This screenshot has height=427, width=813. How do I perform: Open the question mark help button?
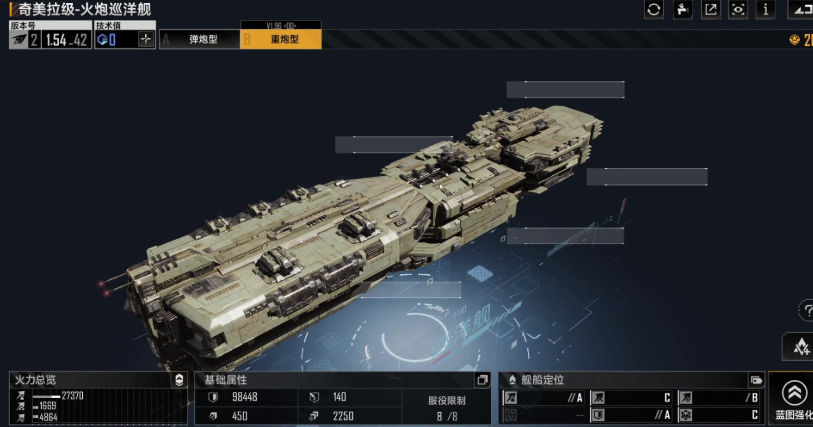pos(805,311)
